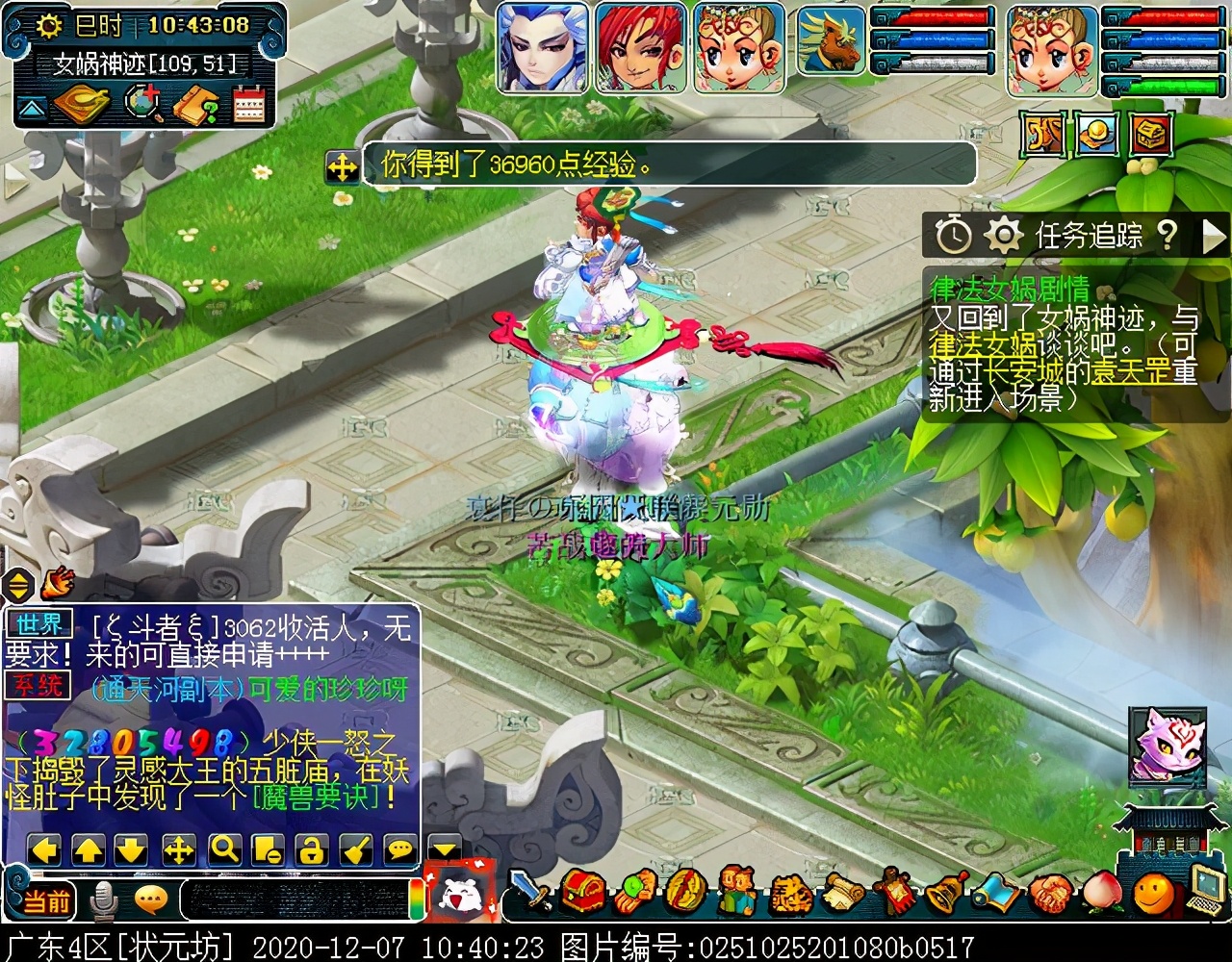Open the red treasure chest bag icon
The height and width of the screenshot is (962, 1232).
point(583,892)
